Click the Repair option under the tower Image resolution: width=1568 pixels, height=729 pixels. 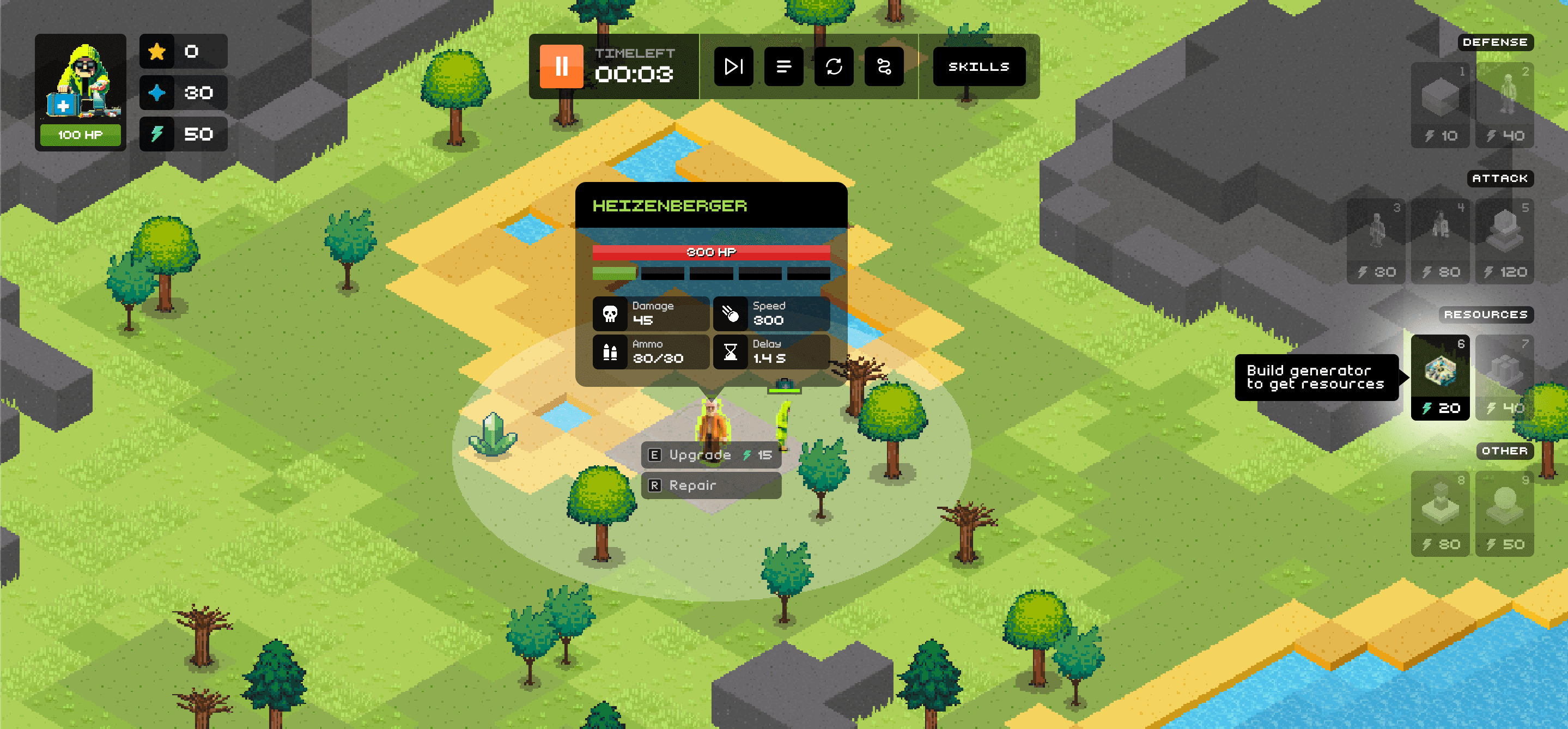tap(711, 485)
